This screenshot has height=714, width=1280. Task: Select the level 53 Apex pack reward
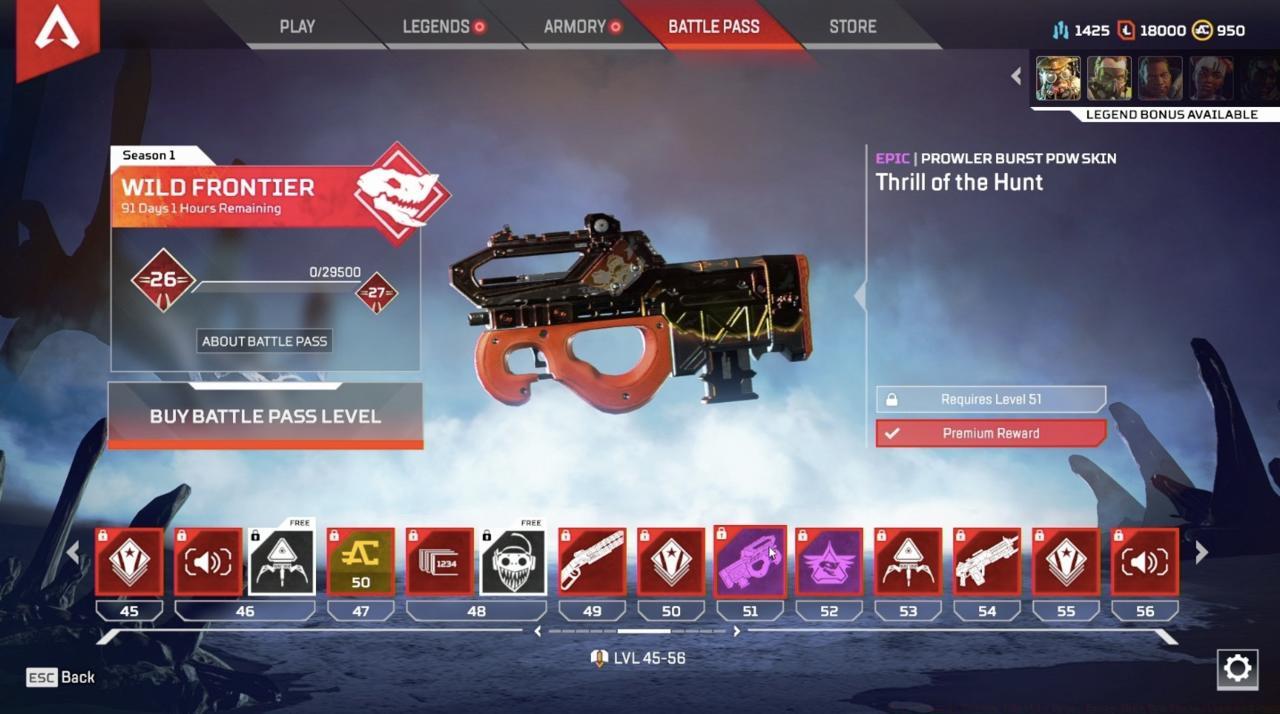[x=908, y=562]
